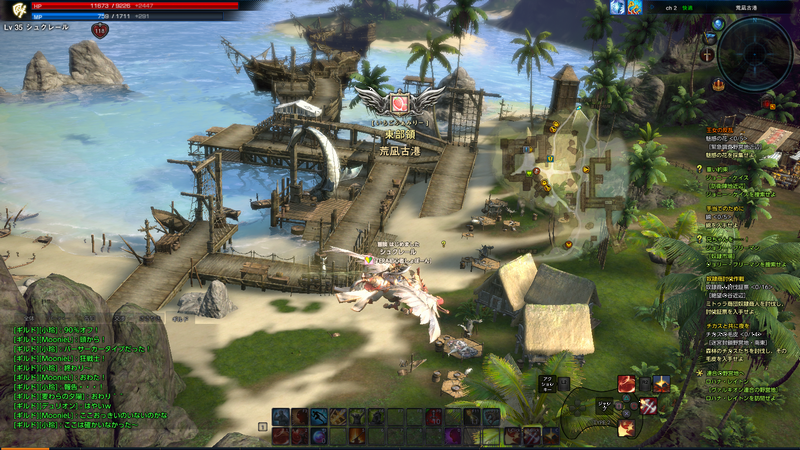The image size is (800, 450).
Task: Click the translucent area map overlay
Action: [x=565, y=165]
